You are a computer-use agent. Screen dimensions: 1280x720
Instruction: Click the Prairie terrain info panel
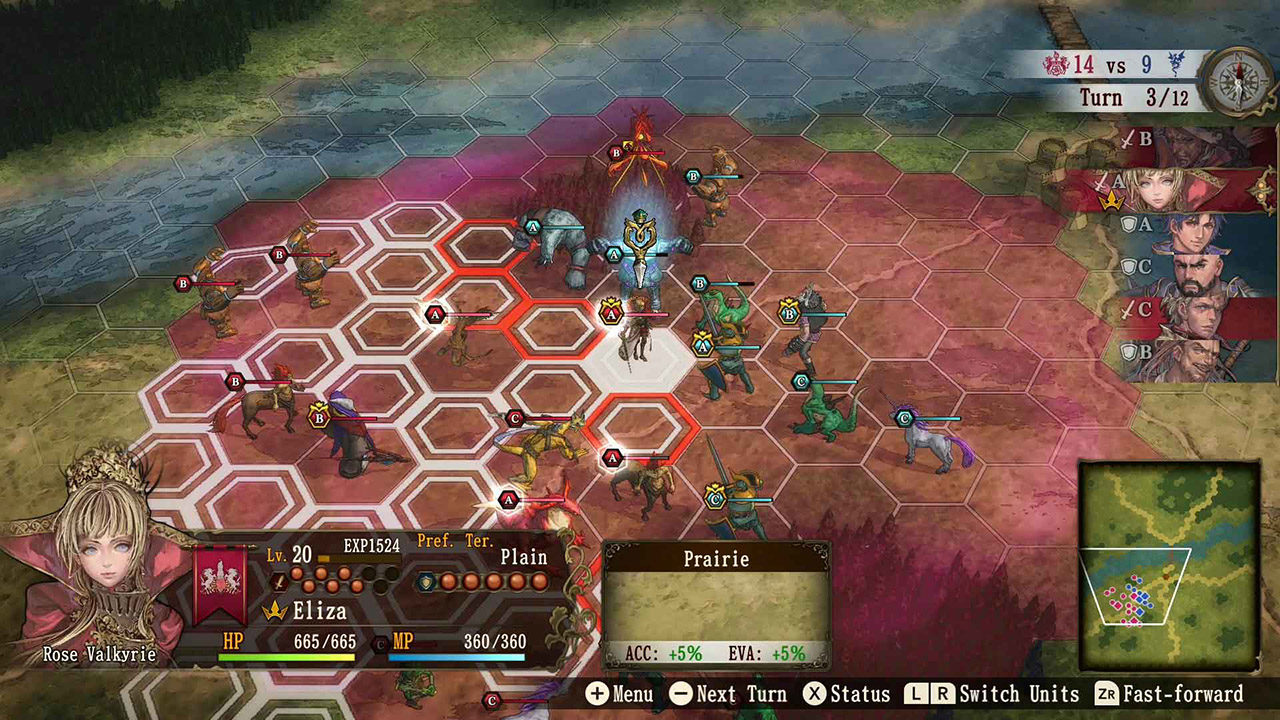[x=716, y=605]
